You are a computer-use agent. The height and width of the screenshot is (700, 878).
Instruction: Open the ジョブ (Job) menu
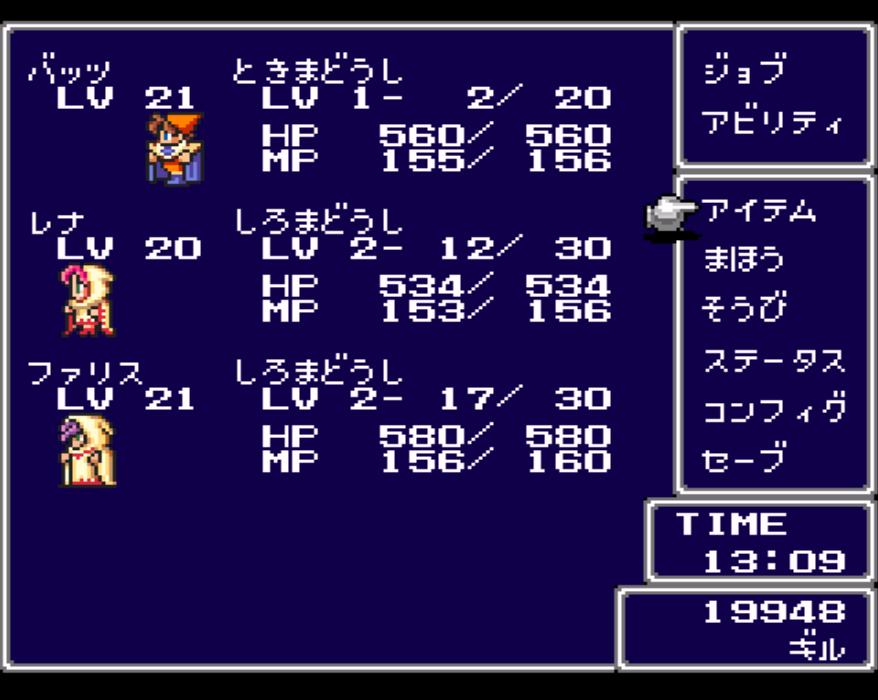coord(744,71)
